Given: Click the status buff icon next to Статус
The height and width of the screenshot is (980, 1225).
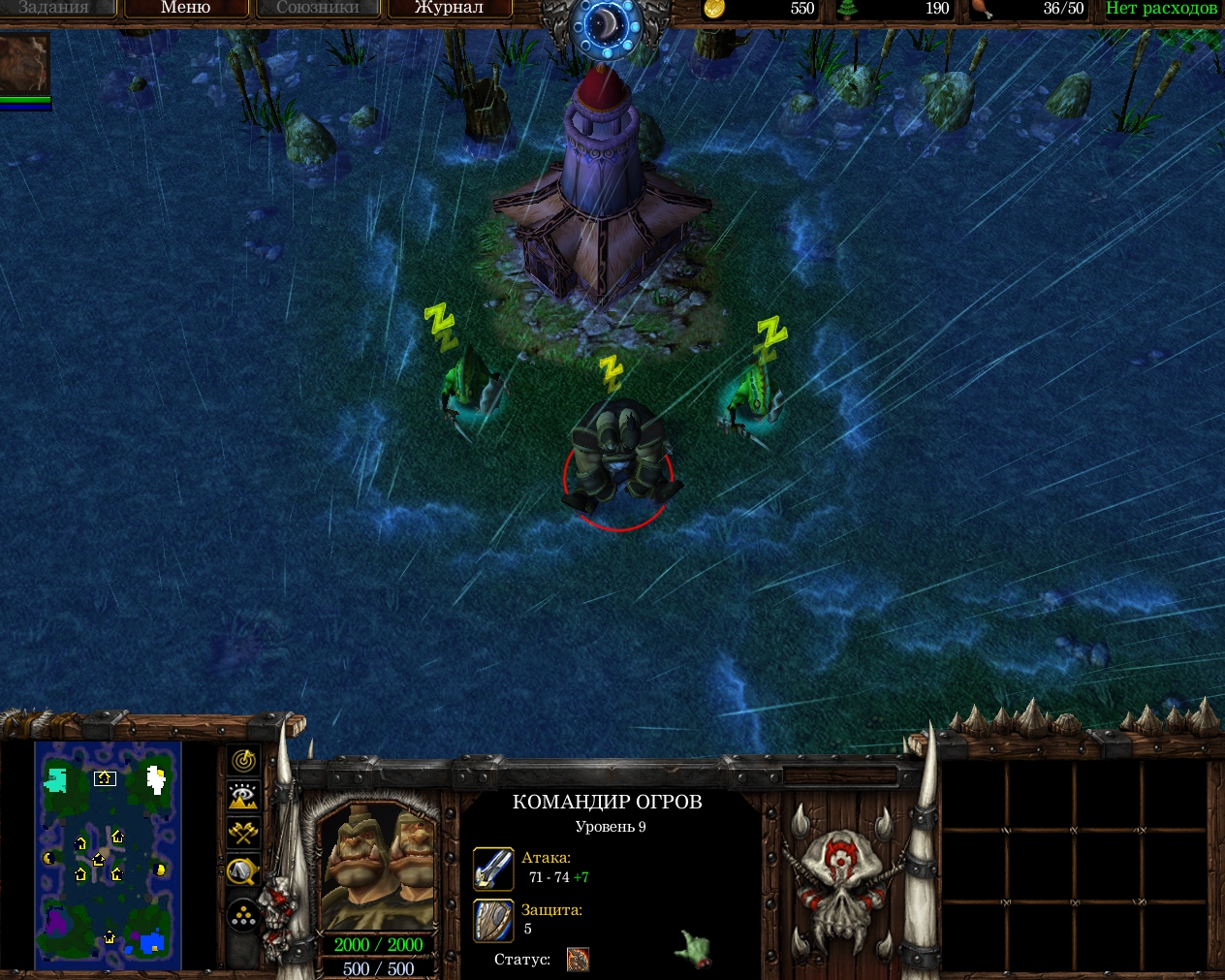Looking at the screenshot, I should coord(578,960).
